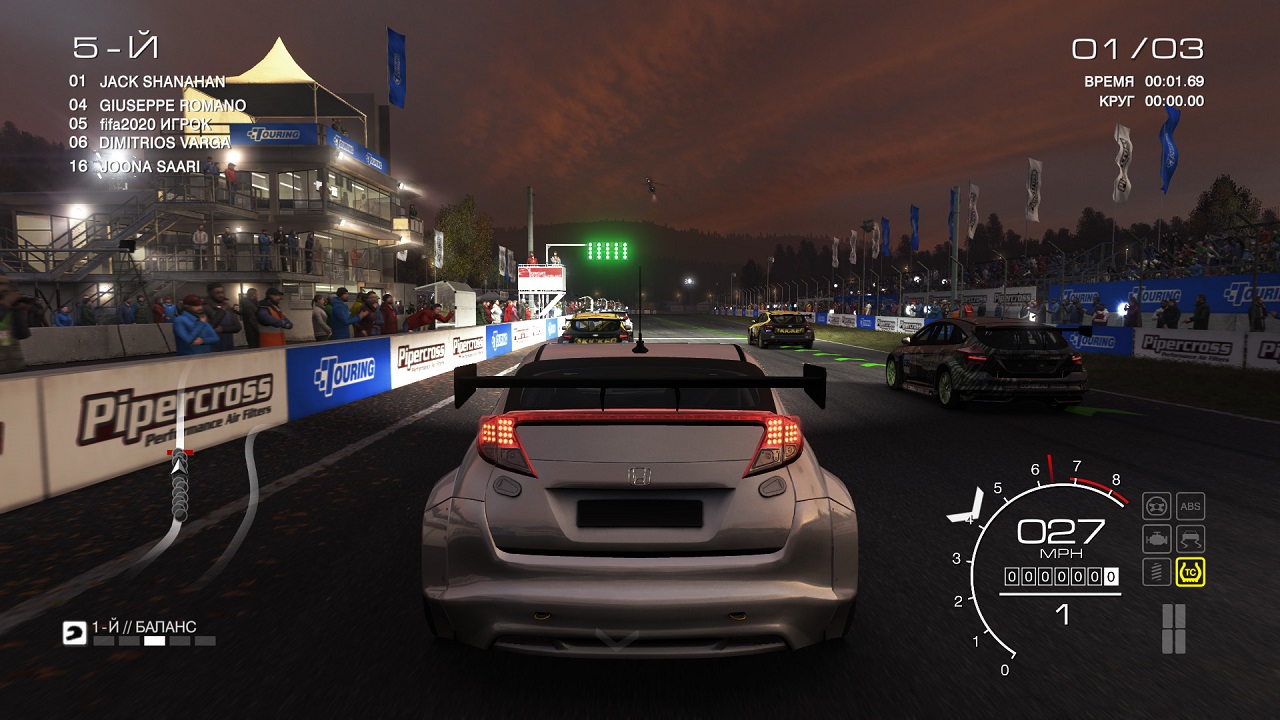Viewport: 1280px width, 720px height.
Task: Click the engine status icon
Action: (1157, 539)
